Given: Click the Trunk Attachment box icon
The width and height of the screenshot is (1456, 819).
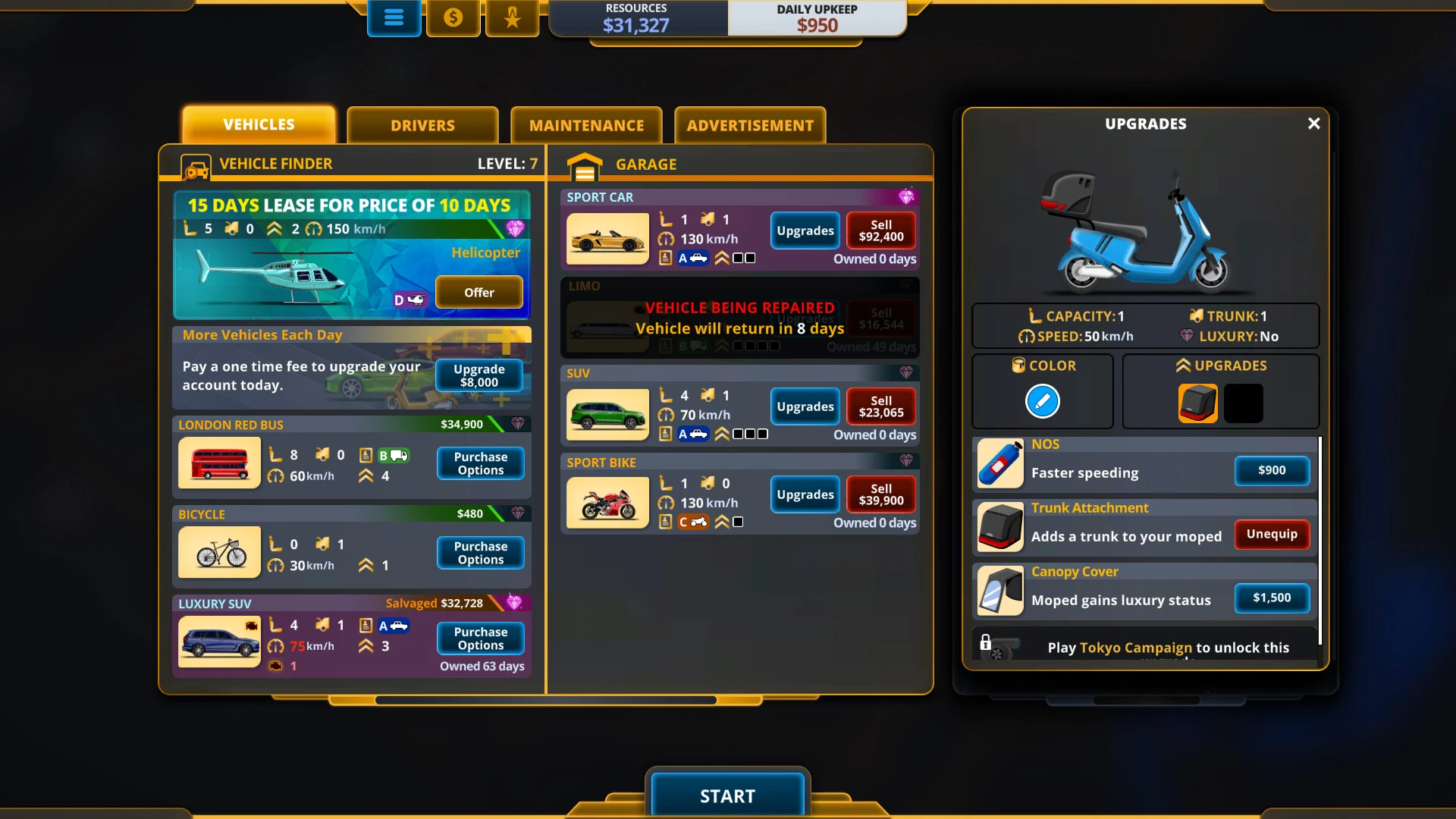Looking at the screenshot, I should click(999, 528).
